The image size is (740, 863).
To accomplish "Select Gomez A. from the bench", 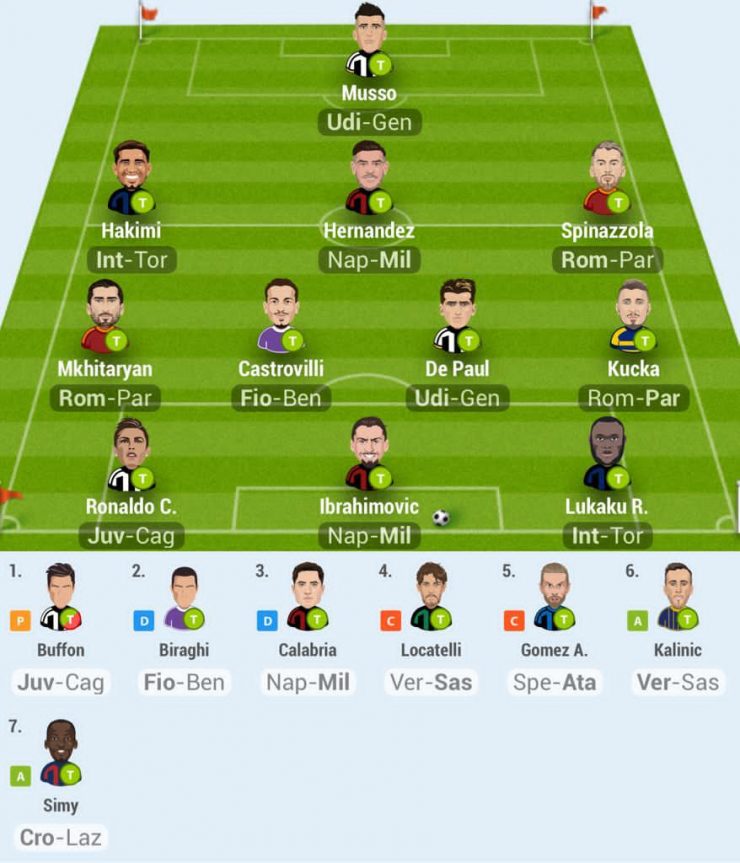I will (554, 598).
